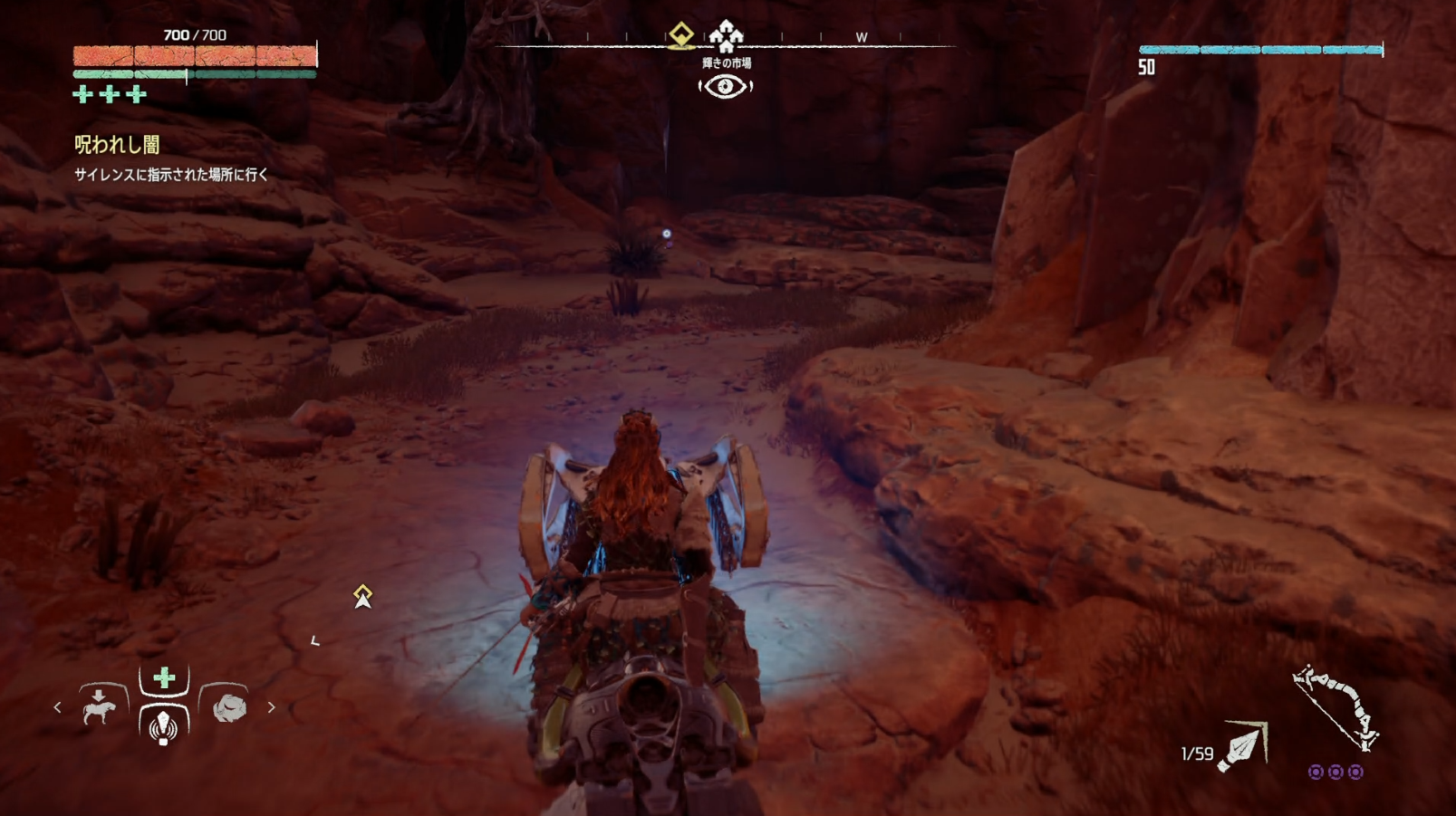Cycle quick slots with the left arrow

coord(58,707)
